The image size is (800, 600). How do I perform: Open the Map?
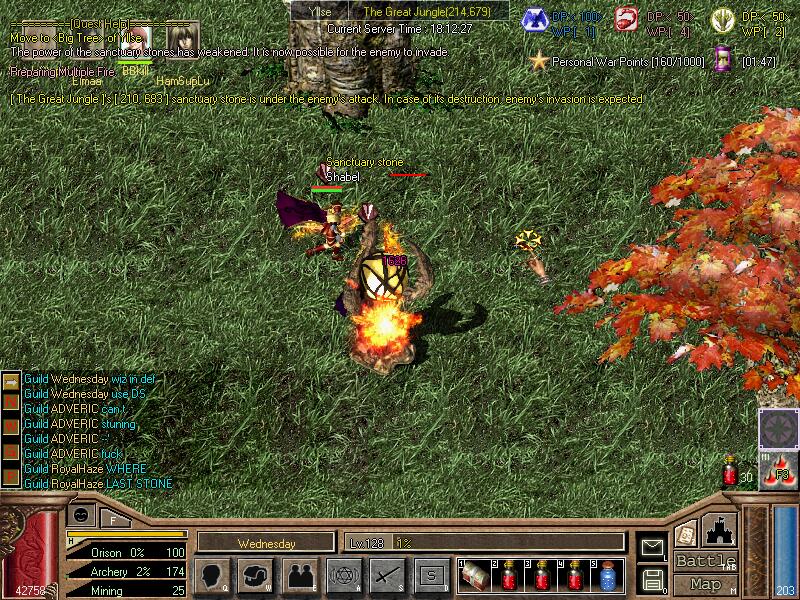pyautogui.click(x=705, y=584)
